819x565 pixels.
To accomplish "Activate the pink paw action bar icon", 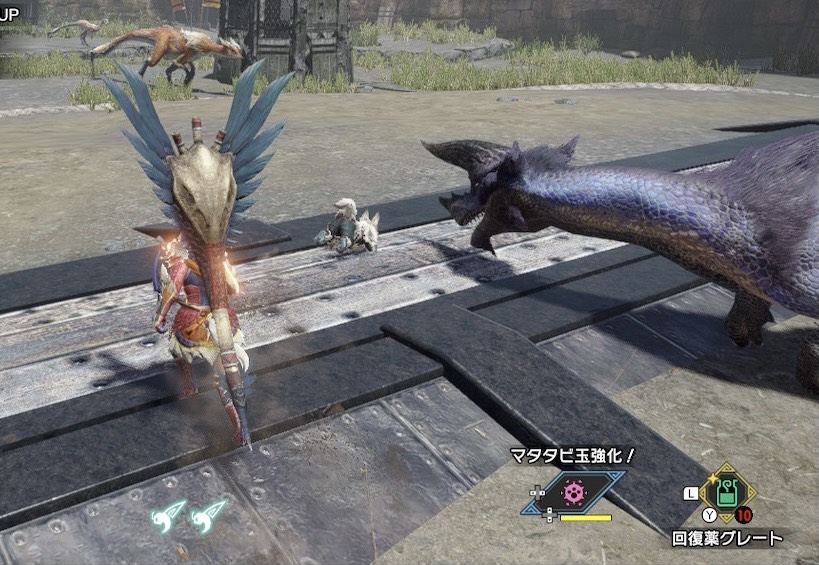I will click(573, 492).
